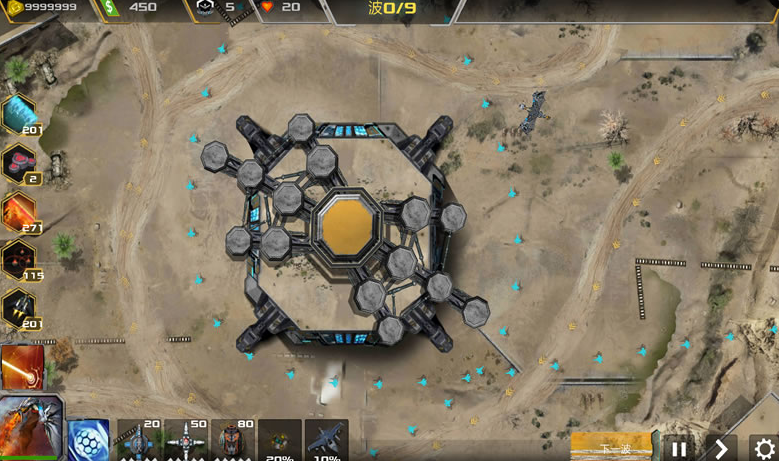The height and width of the screenshot is (461, 779).
Task: Launch the rocket ability at bottom of hexagon column
Action: [x=20, y=308]
